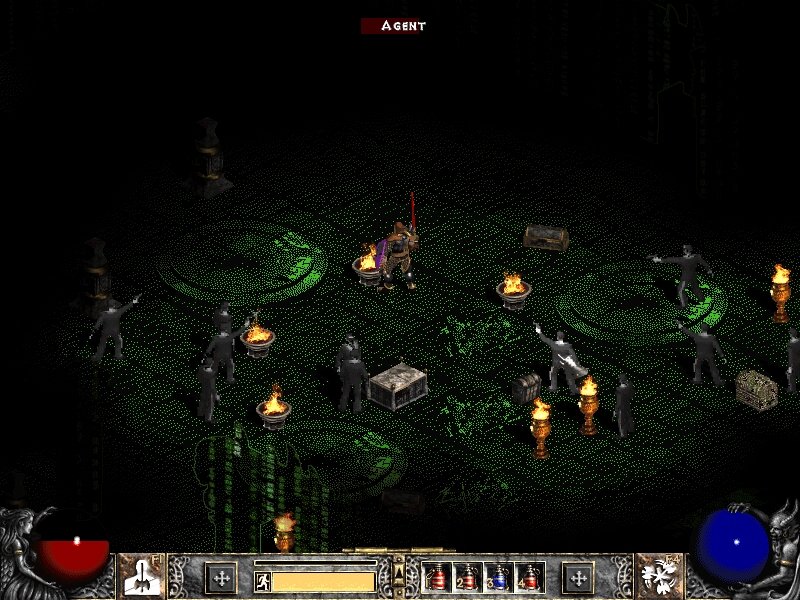Use the blue mana potion in belt

point(497,577)
